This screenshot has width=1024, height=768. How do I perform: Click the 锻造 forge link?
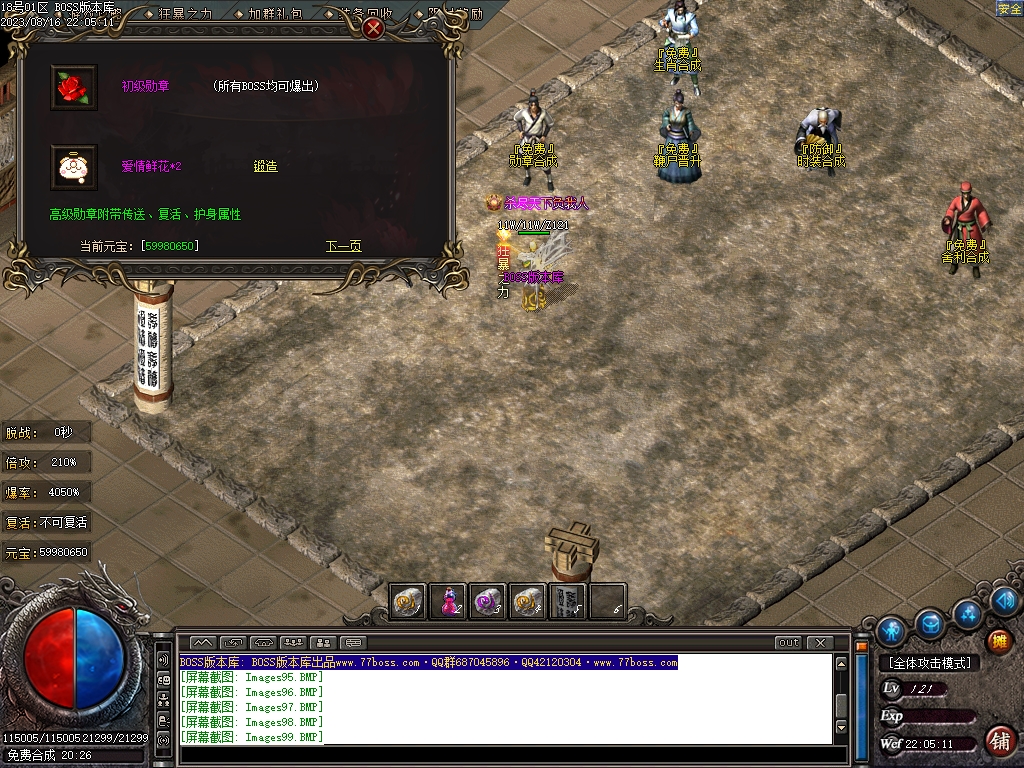(265, 167)
